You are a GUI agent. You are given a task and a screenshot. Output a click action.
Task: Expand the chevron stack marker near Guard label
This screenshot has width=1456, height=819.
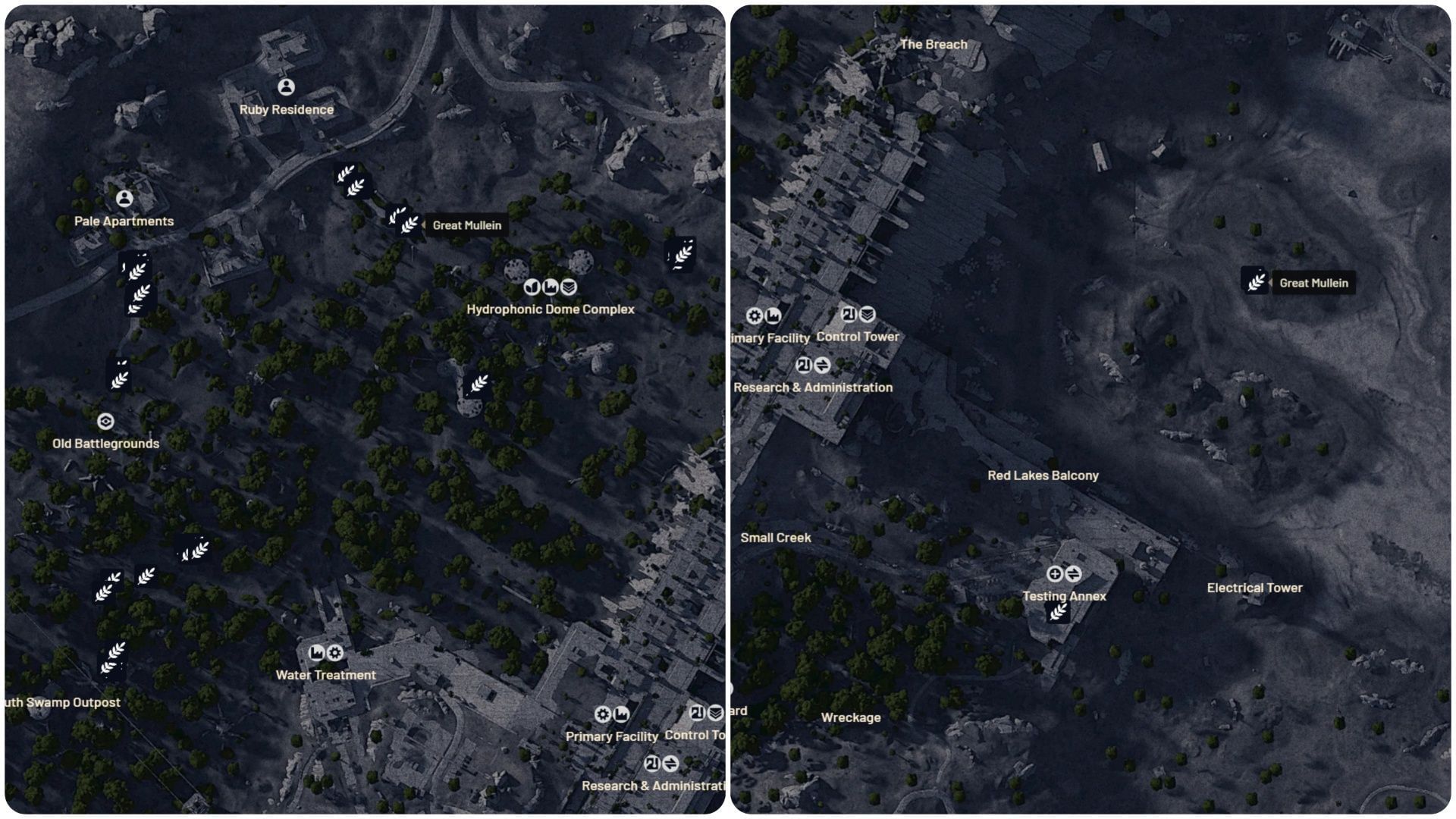click(714, 711)
